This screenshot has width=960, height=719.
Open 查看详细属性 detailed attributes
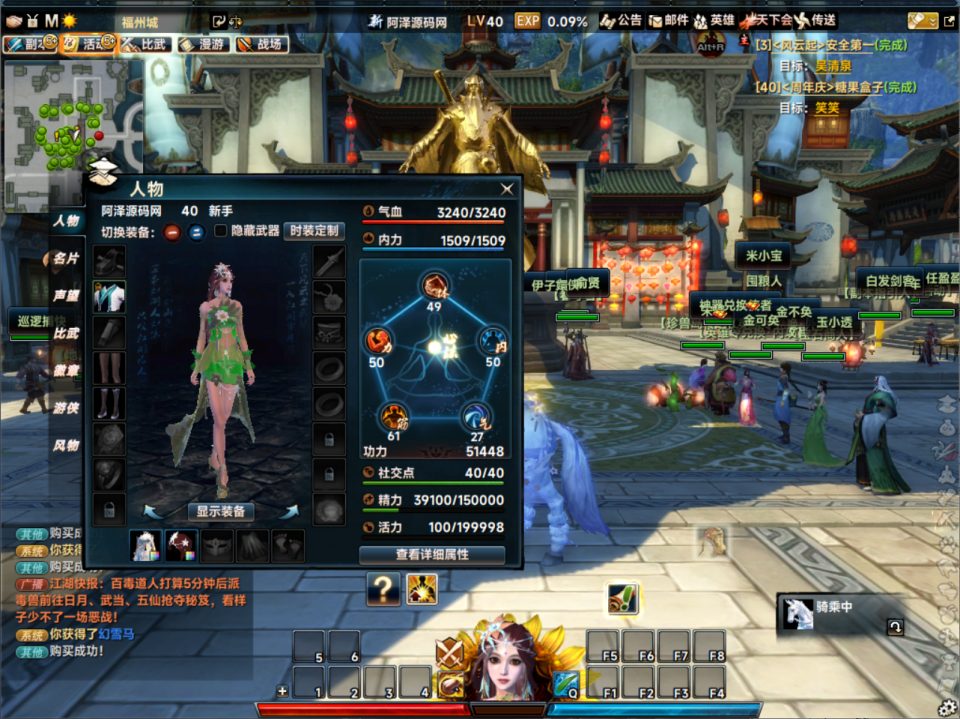pos(432,554)
